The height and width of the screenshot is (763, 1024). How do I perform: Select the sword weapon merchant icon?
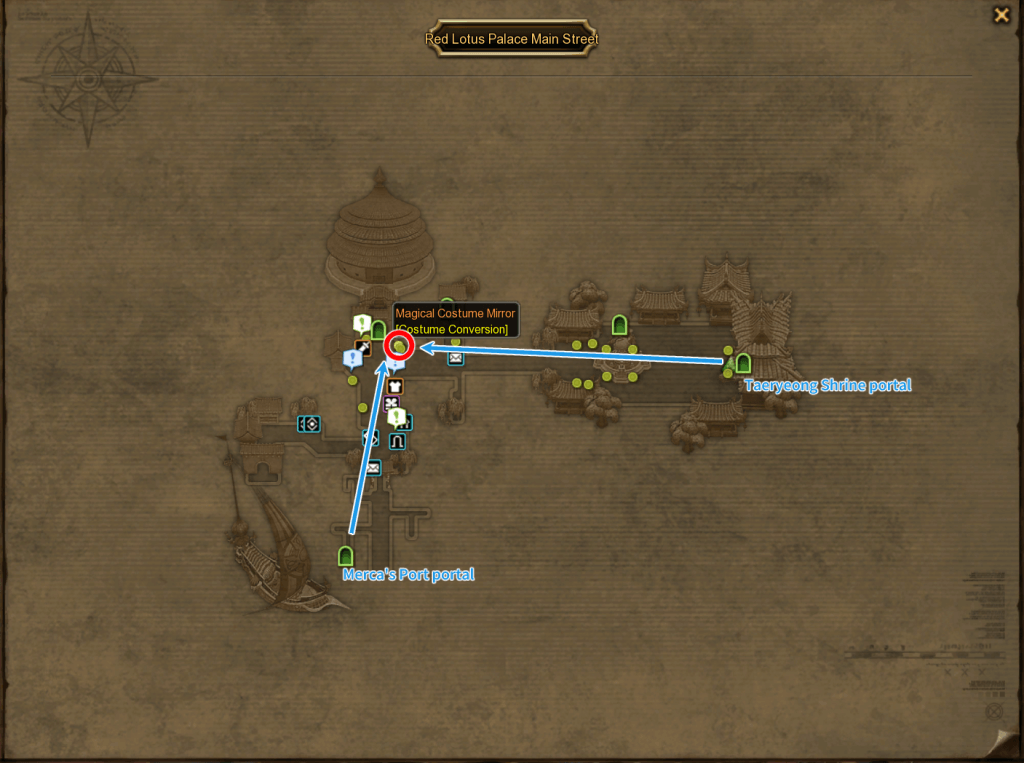363,348
